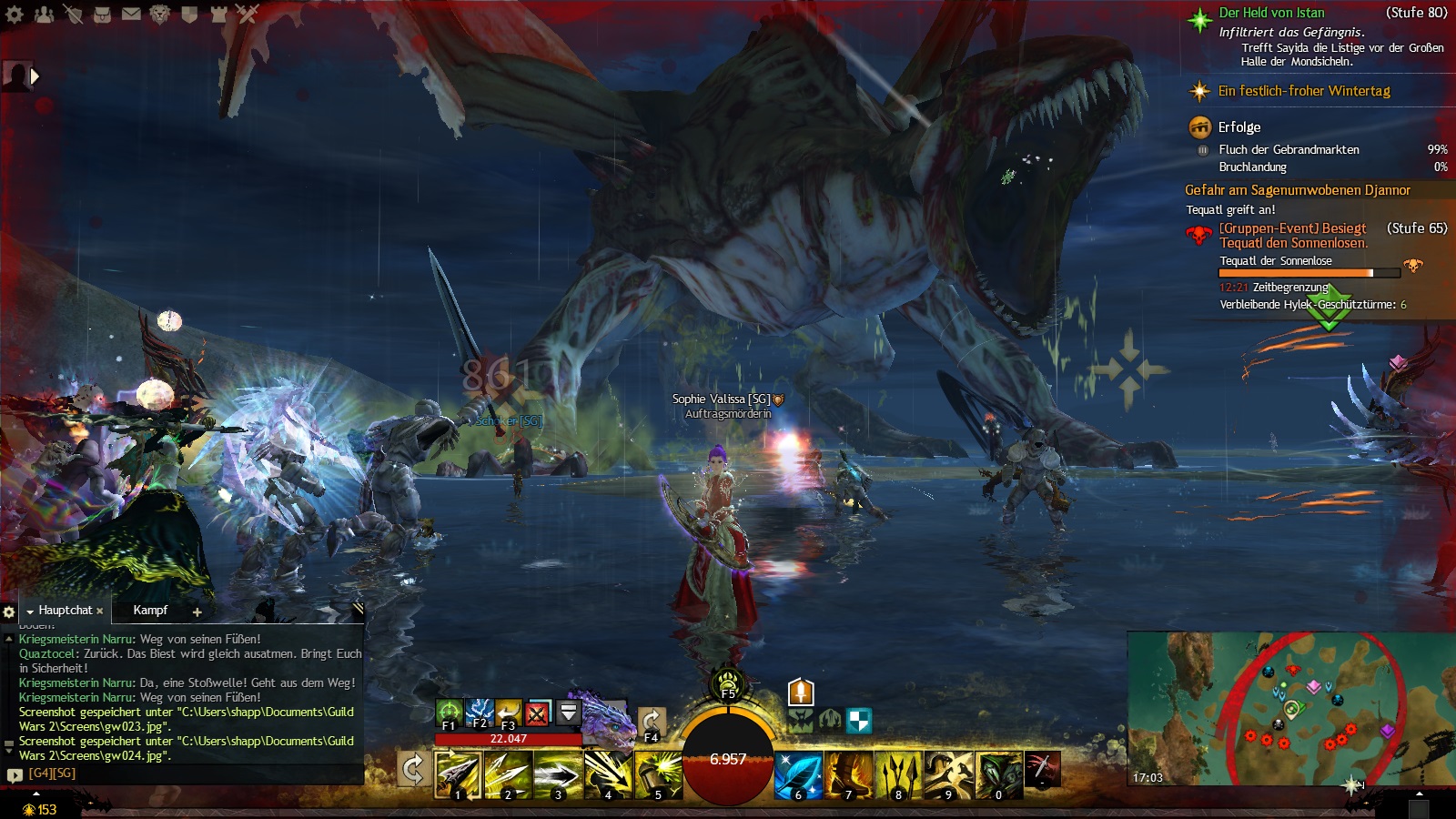This screenshot has height=819, width=1456.
Task: Swap weapons with the curved arrow button
Action: point(413,770)
